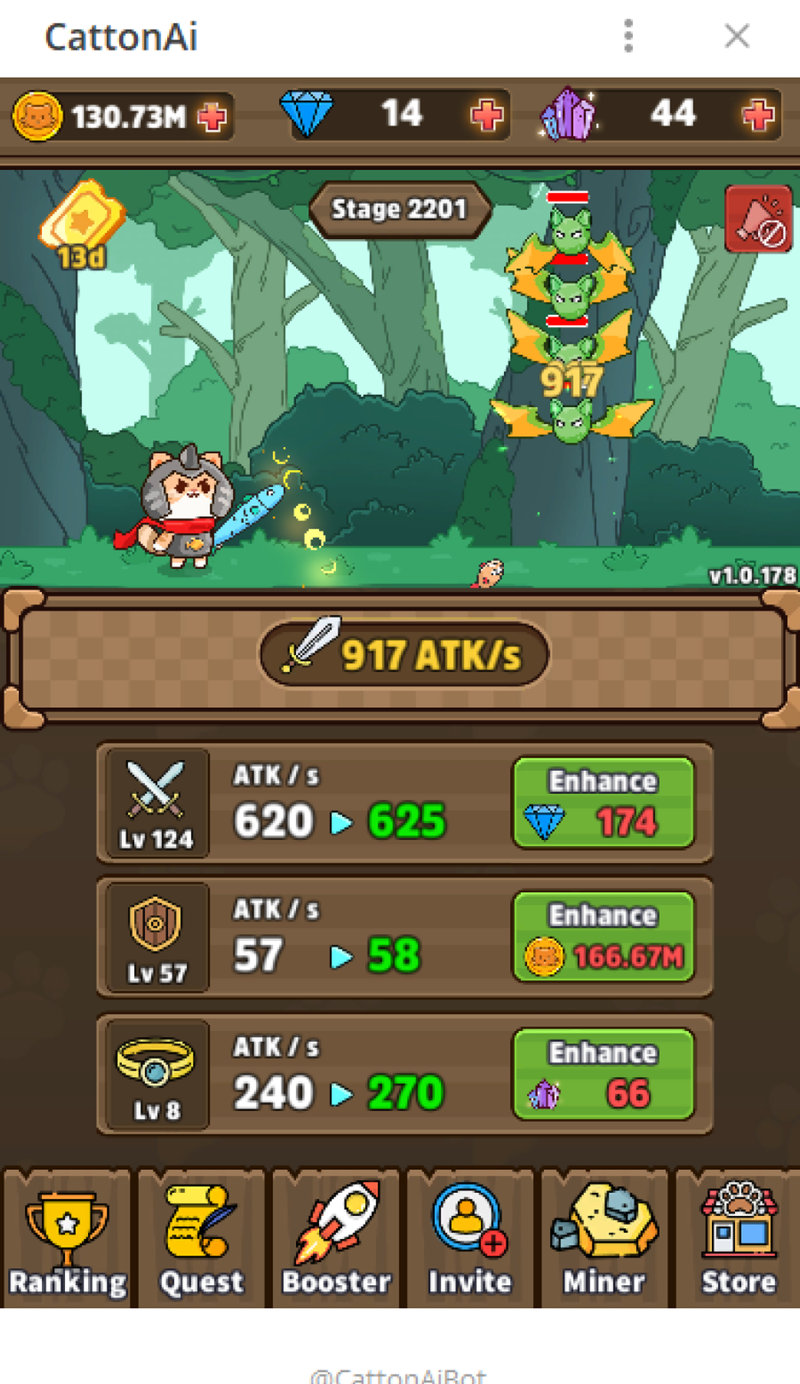
Task: Go to the Miner screen
Action: (x=604, y=1238)
